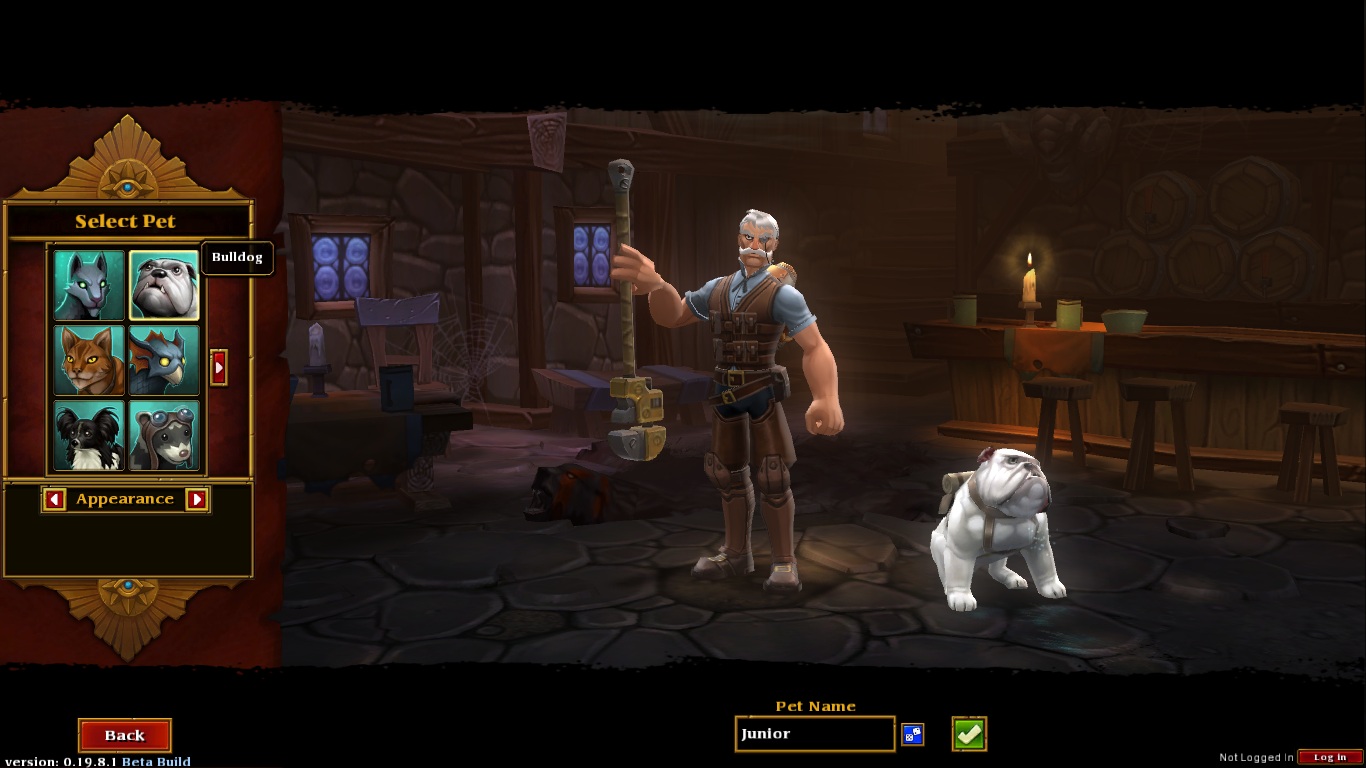Pick the goggled ferret pet portrait
This screenshot has width=1366, height=768.
click(164, 435)
